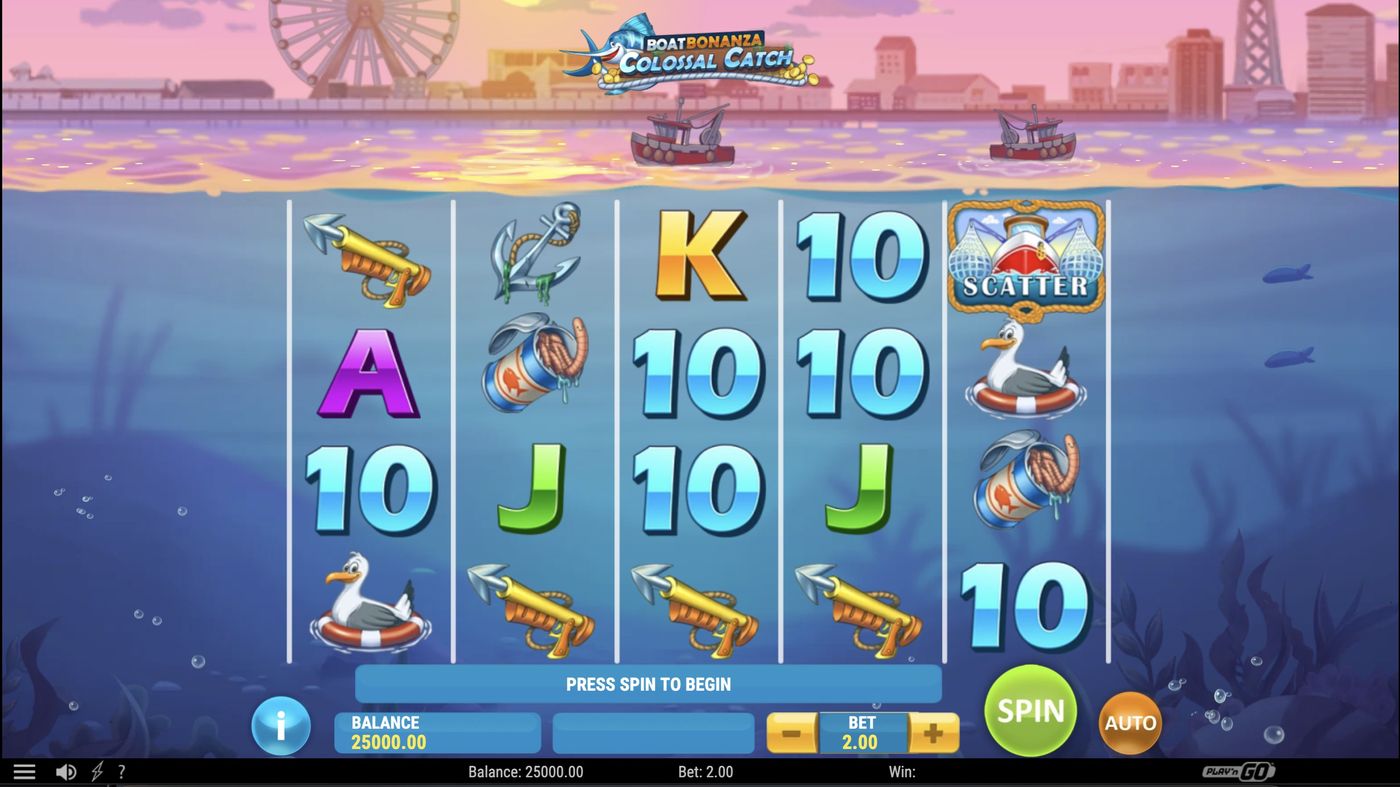The height and width of the screenshot is (787, 1400).
Task: Decrease the bet with the minus control
Action: pos(789,732)
